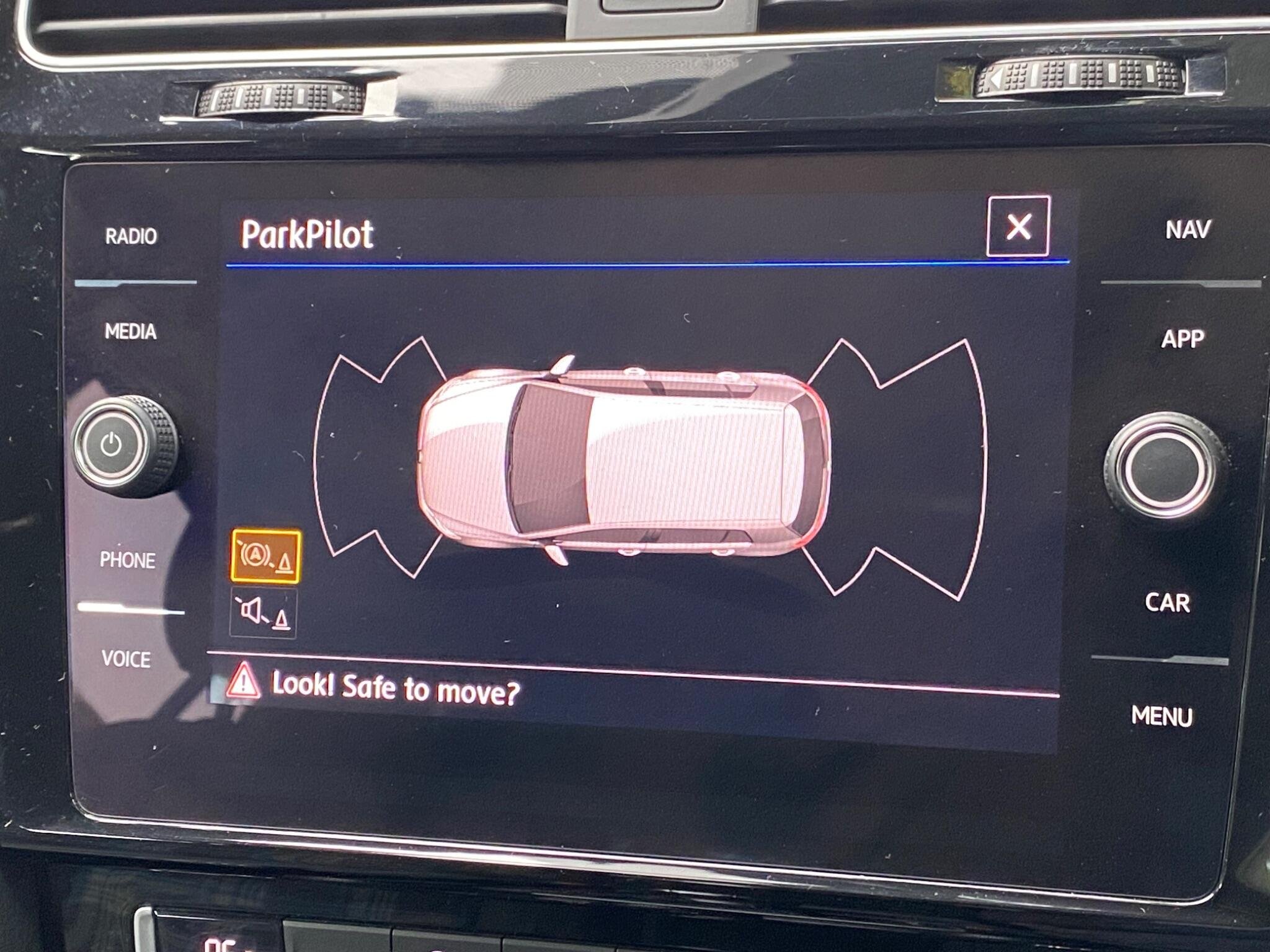Open the APP menu

click(x=1183, y=339)
